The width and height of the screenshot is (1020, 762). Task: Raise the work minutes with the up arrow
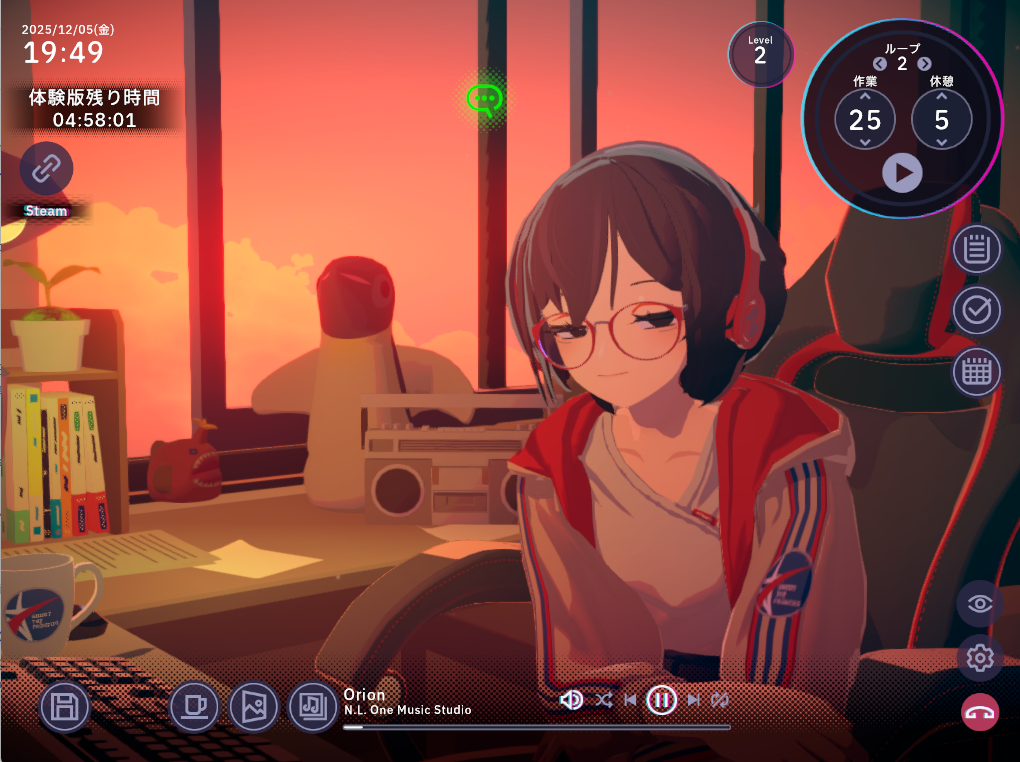(x=865, y=97)
